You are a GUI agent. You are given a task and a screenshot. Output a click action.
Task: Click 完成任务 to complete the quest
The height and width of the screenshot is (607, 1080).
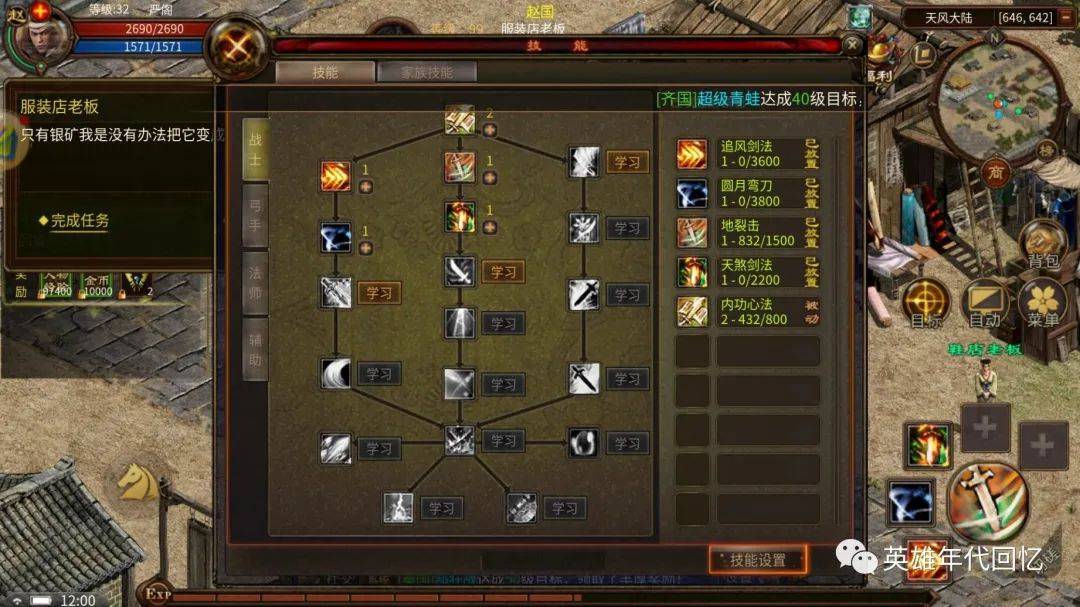(80, 221)
